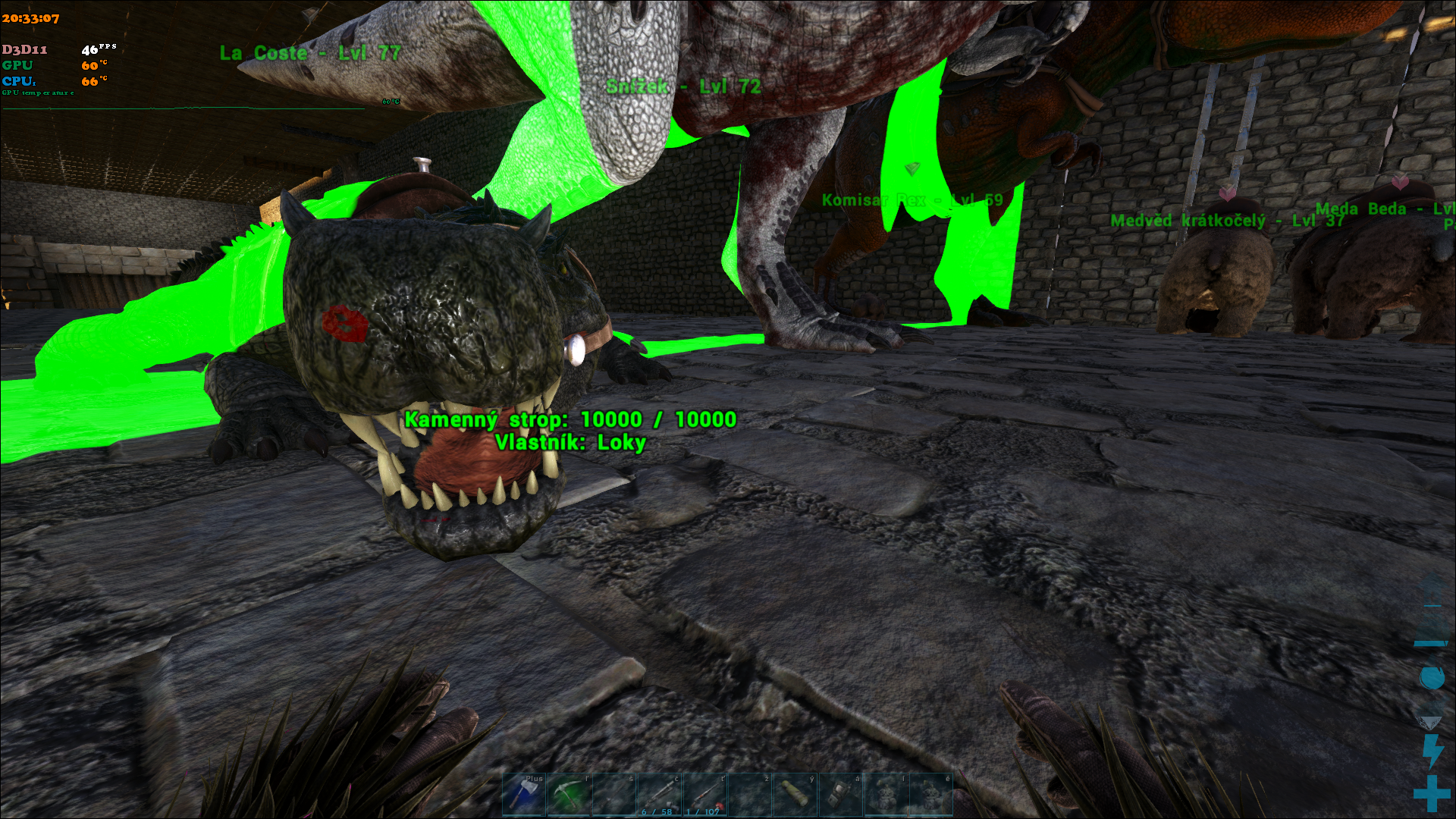The width and height of the screenshot is (1456, 819).
Task: Use the green canteen hotbar slot
Action: [x=795, y=794]
